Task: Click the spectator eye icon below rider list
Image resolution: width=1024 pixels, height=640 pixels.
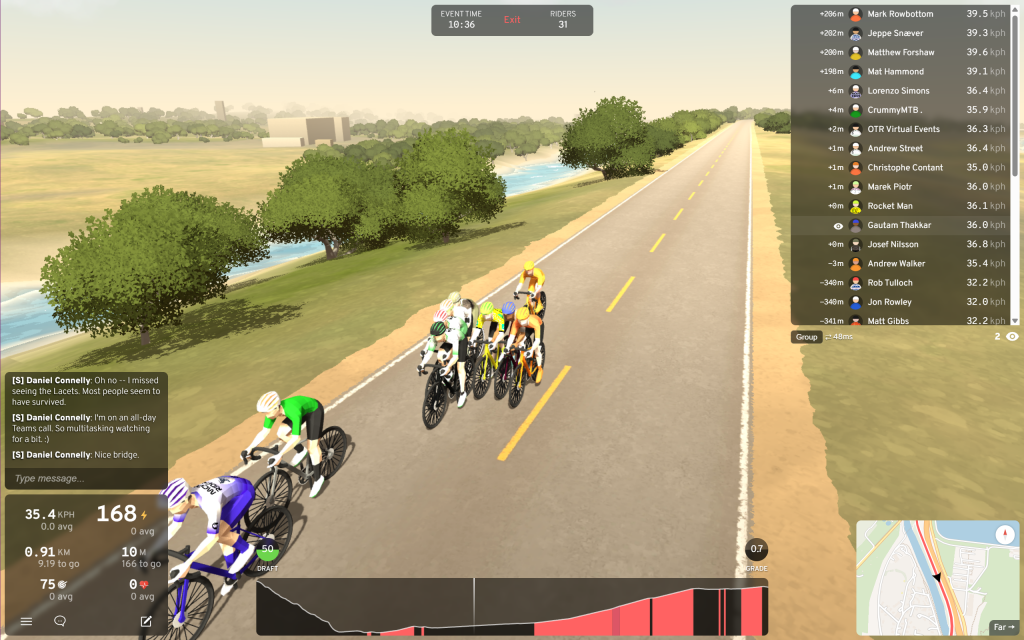Action: click(x=1012, y=337)
